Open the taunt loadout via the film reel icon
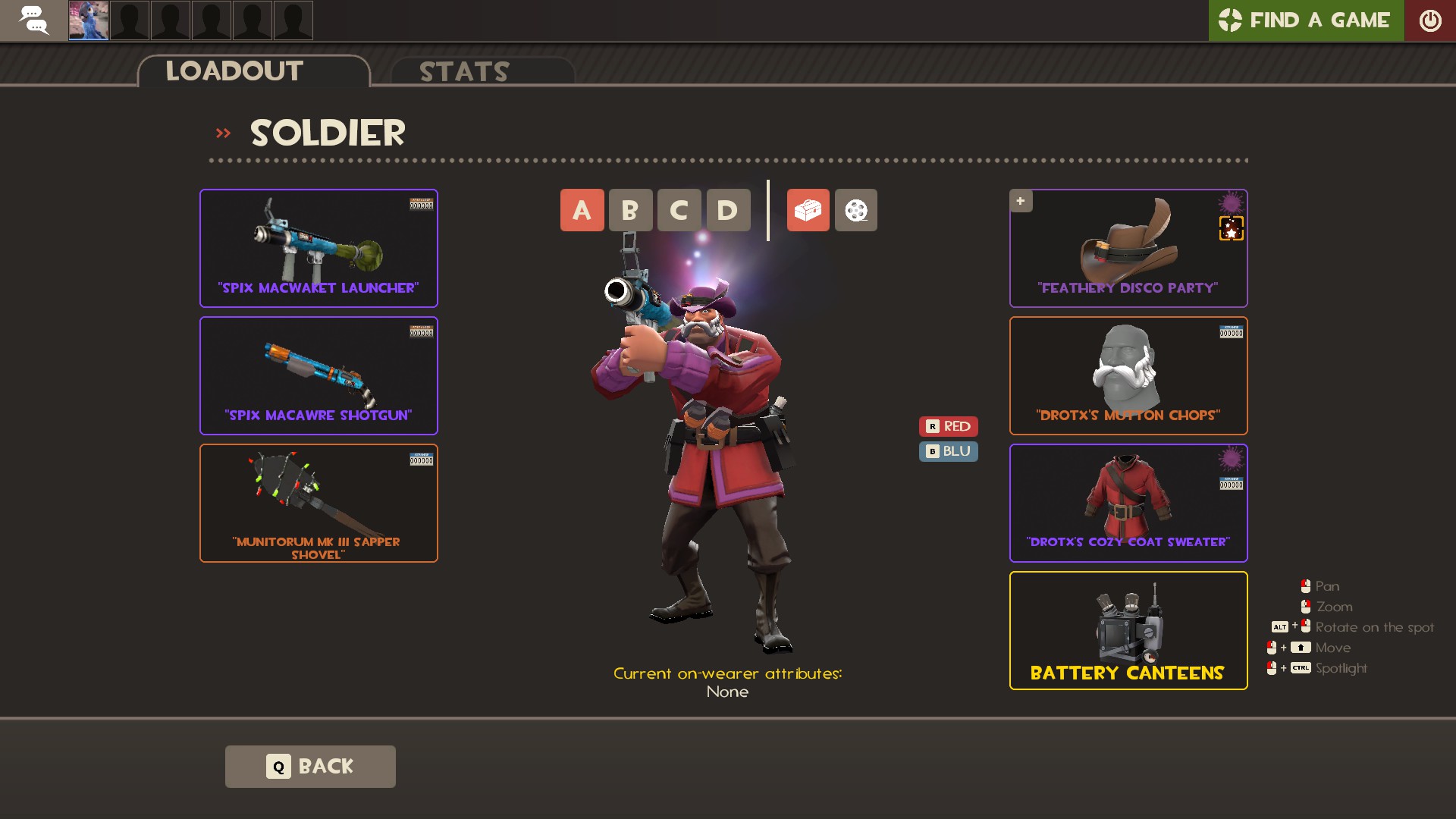The width and height of the screenshot is (1456, 819). point(855,210)
